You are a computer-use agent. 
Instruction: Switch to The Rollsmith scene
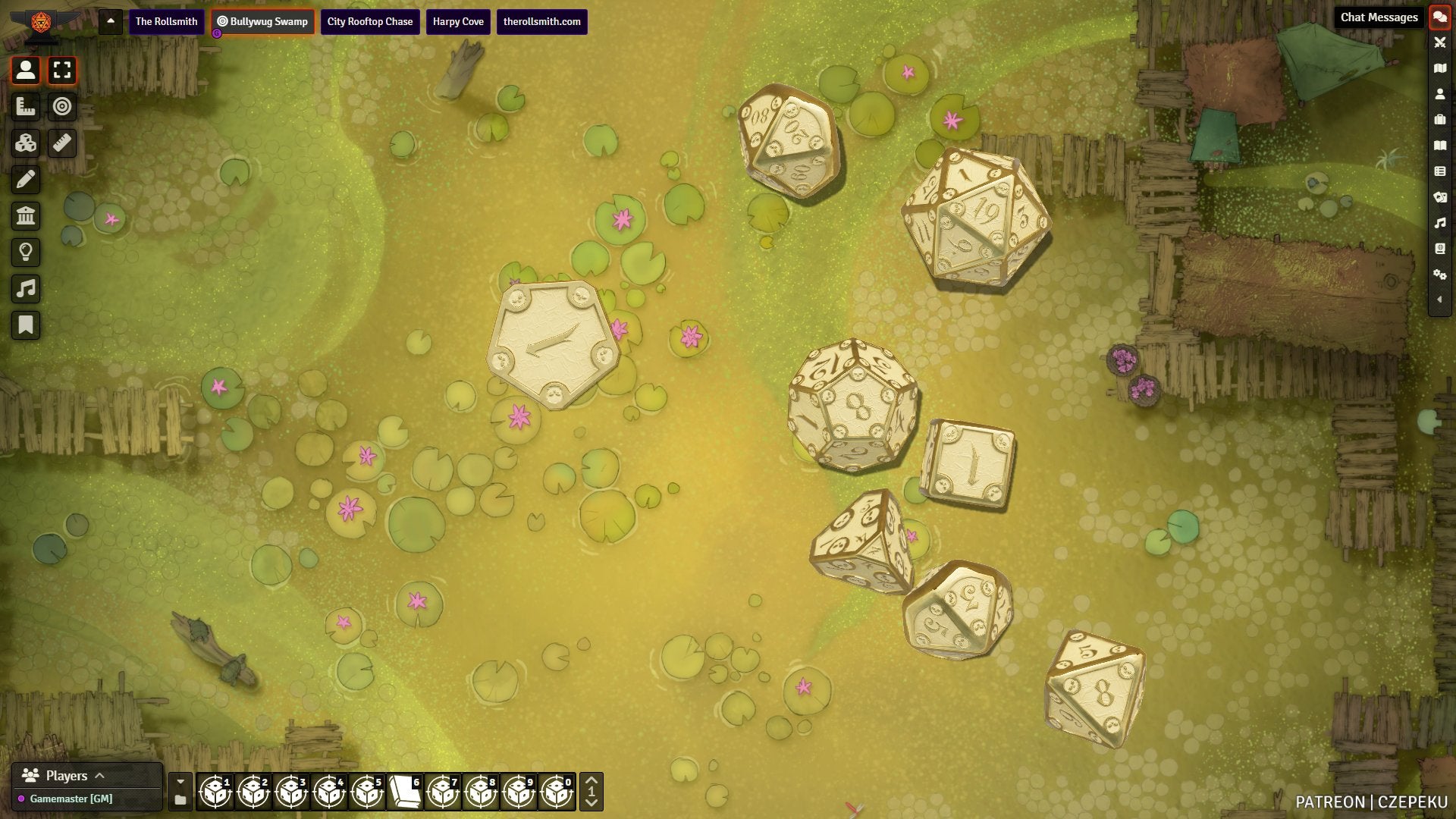[x=166, y=22]
